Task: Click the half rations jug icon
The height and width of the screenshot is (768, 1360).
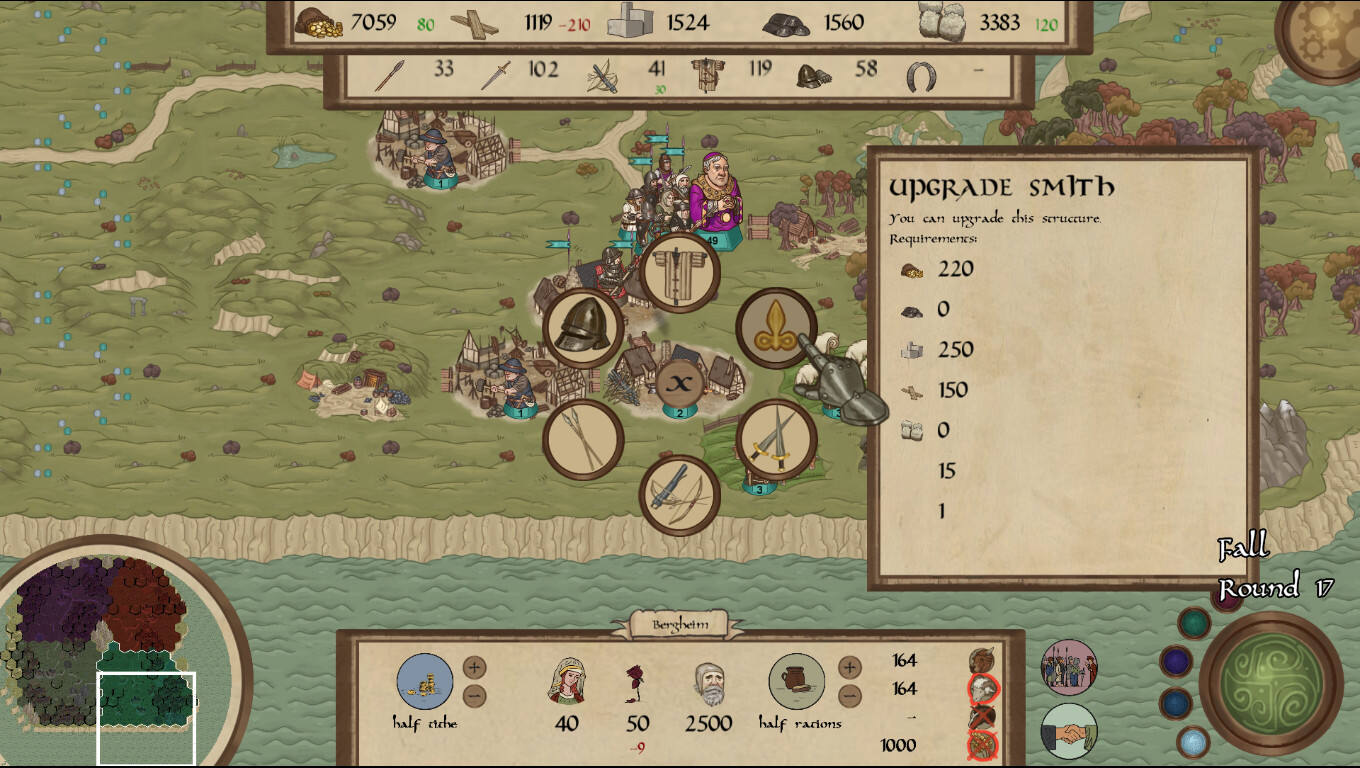Action: [797, 681]
